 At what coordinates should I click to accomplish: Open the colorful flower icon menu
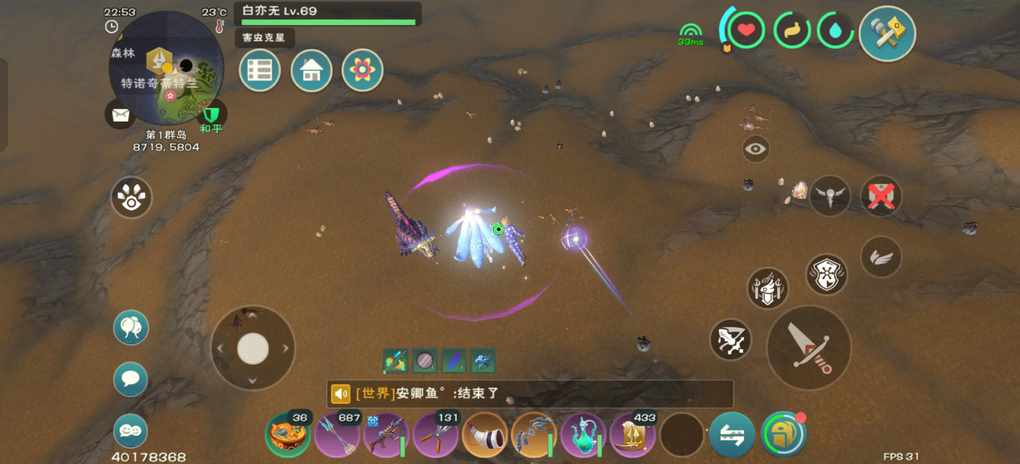click(362, 71)
